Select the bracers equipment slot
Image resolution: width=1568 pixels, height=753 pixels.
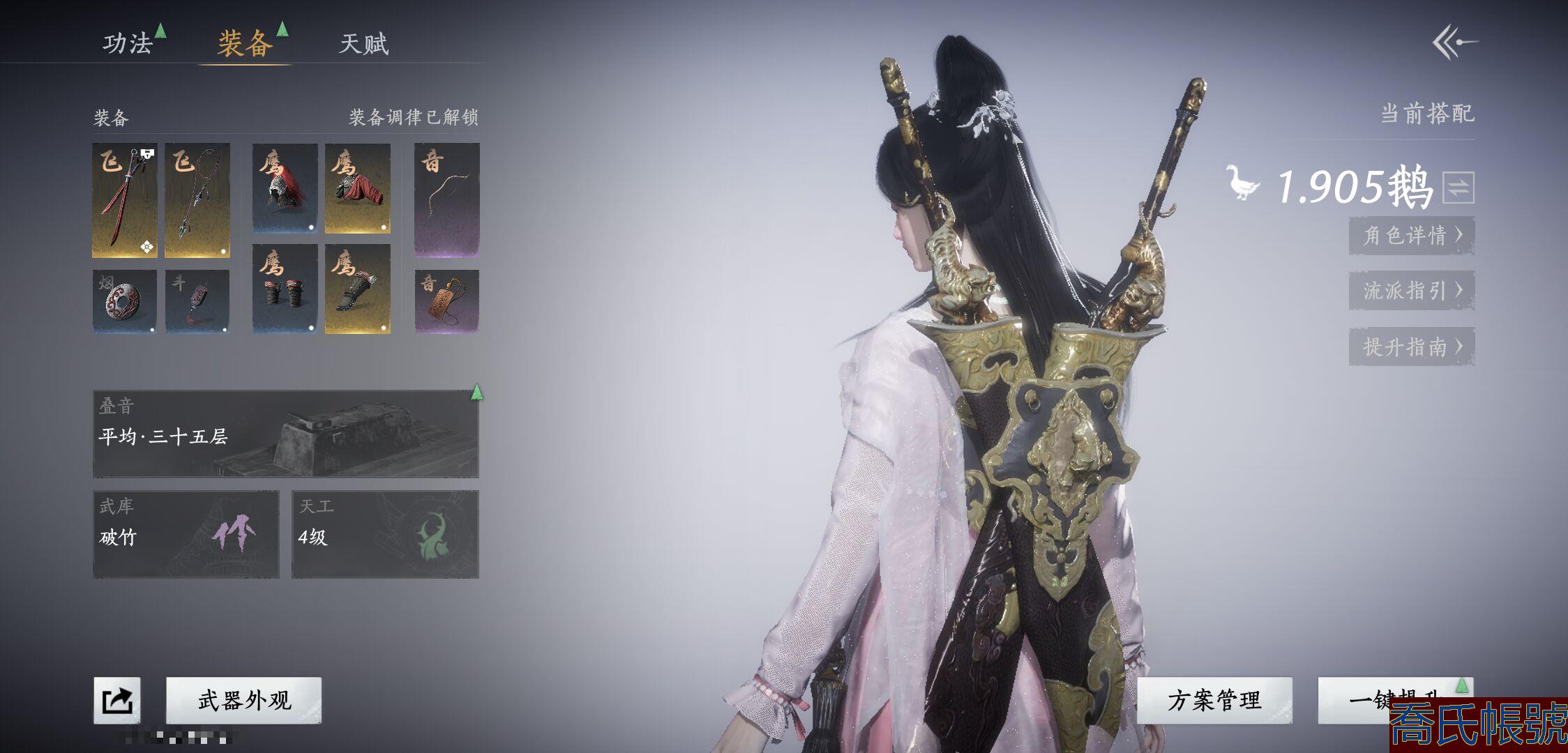click(285, 288)
